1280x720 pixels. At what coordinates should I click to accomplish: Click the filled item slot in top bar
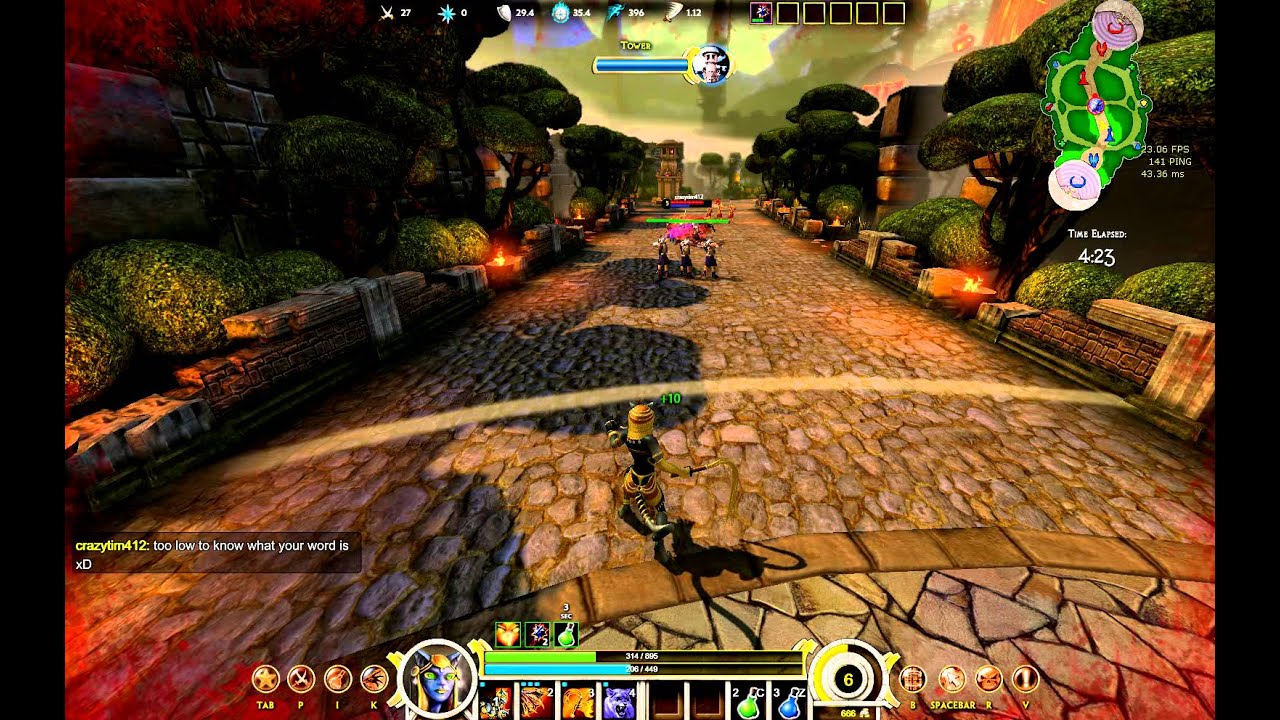coord(760,13)
